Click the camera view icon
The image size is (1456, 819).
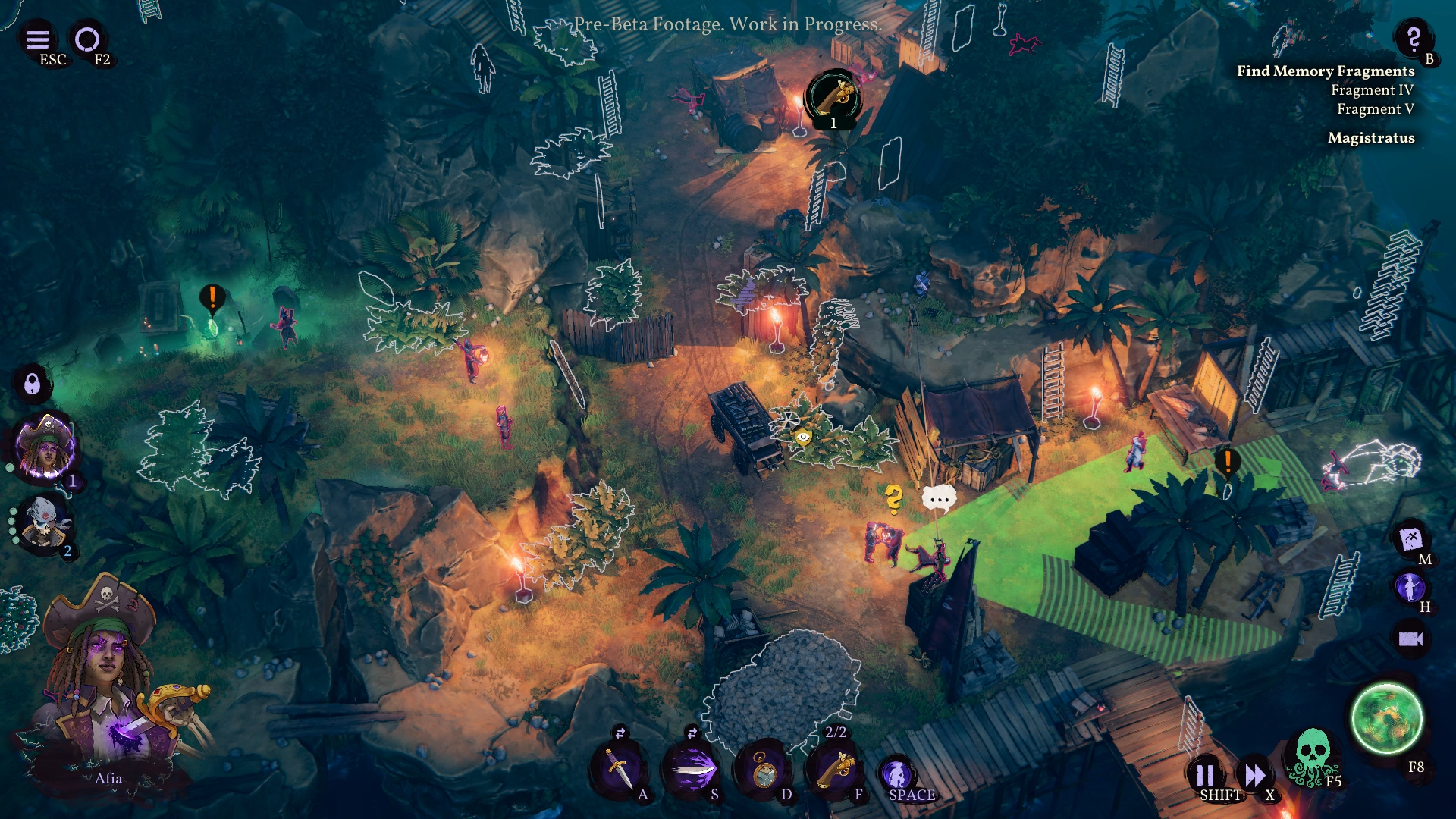[1410, 639]
